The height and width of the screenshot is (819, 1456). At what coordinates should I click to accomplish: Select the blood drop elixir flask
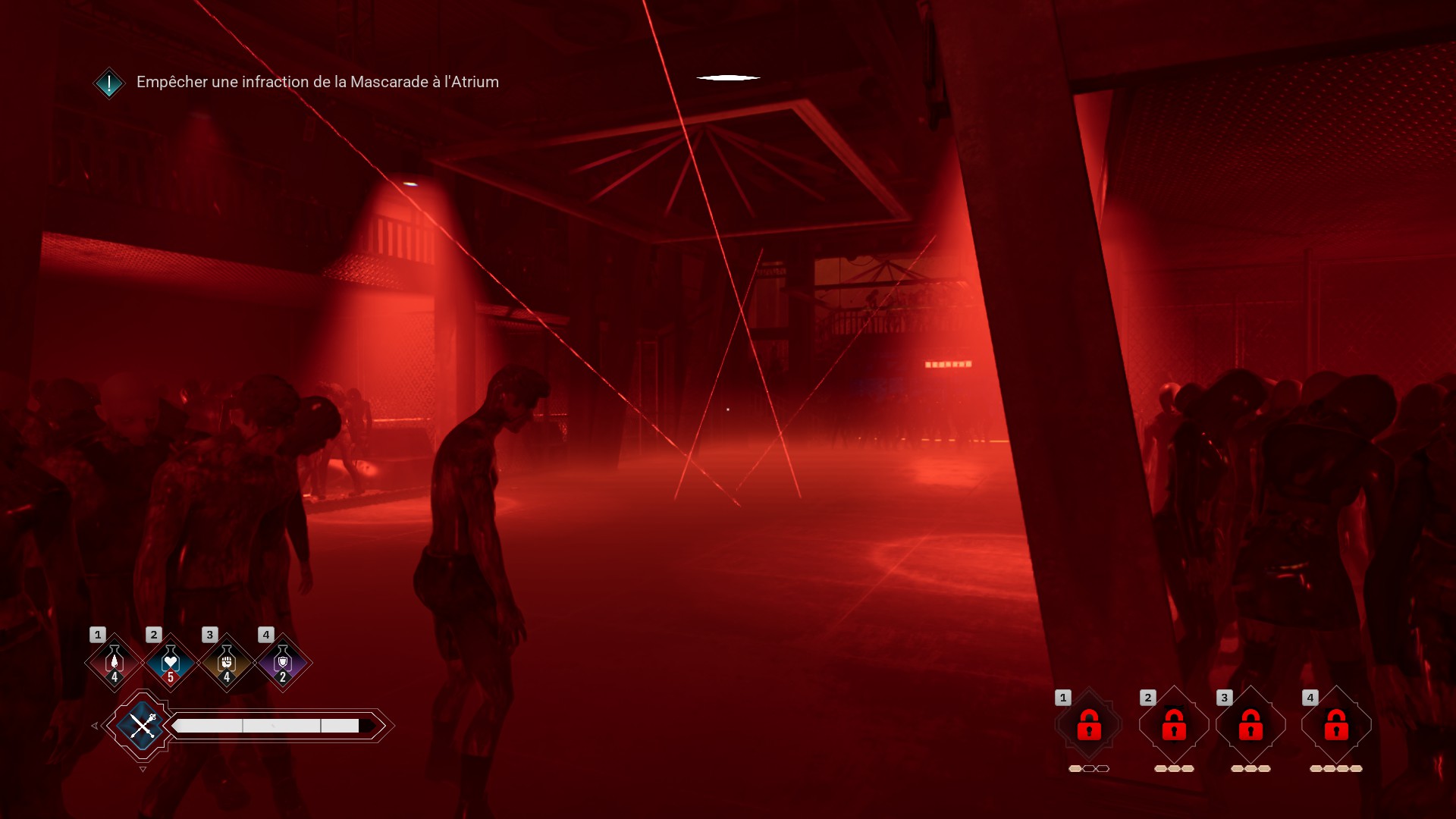(x=115, y=662)
